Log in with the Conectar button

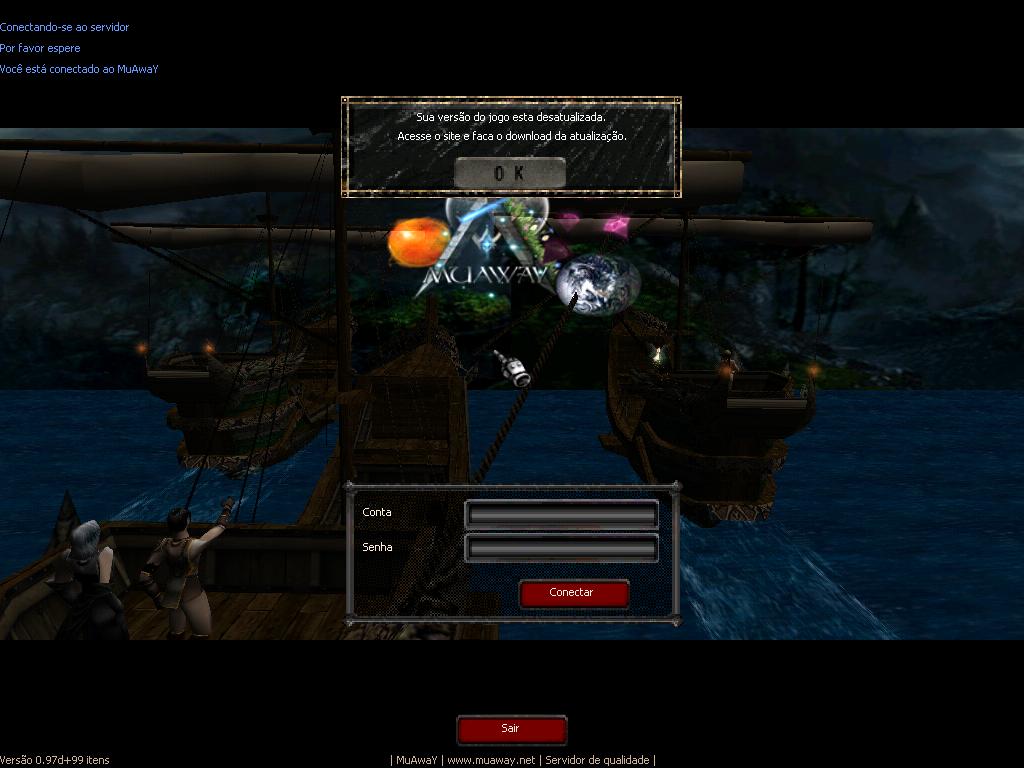(x=573, y=593)
